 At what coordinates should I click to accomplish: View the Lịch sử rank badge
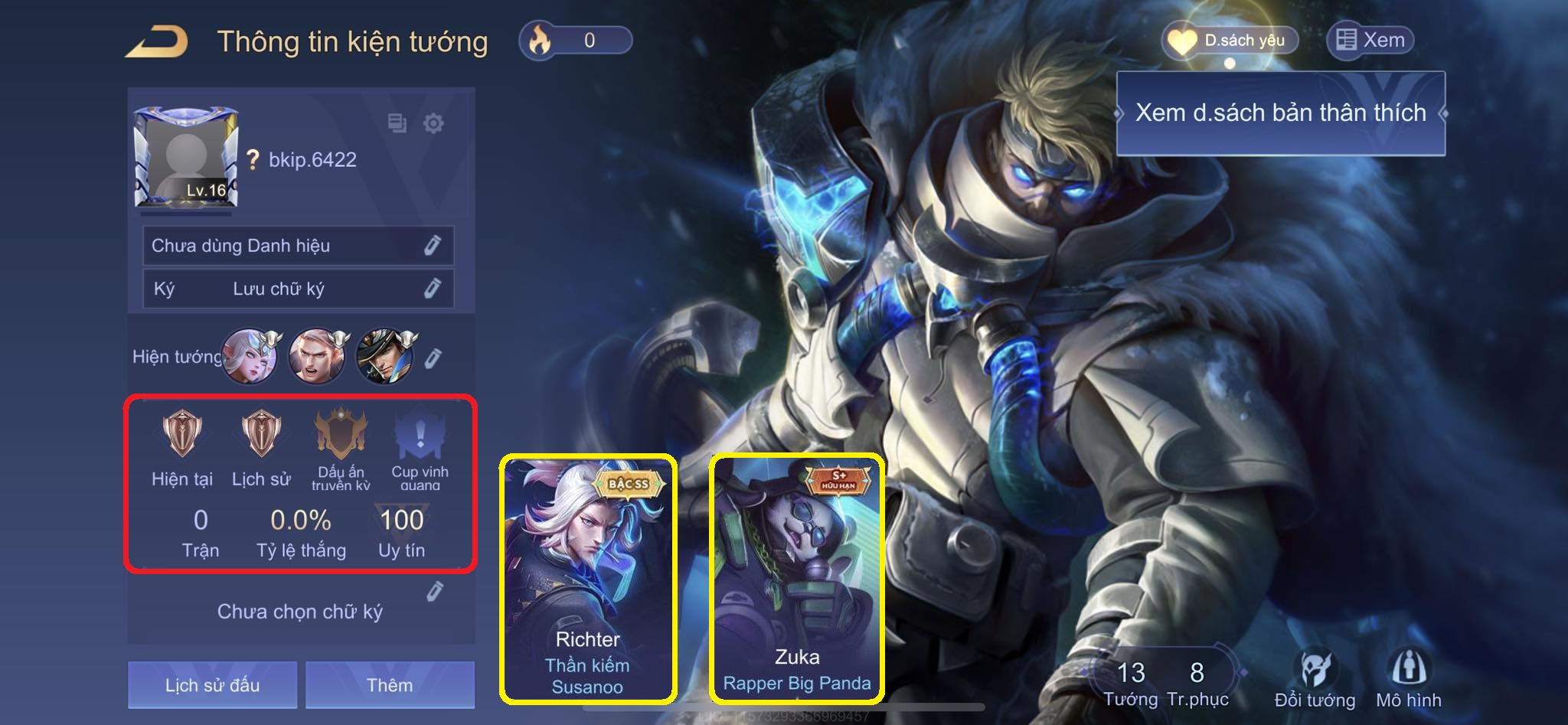pyautogui.click(x=261, y=434)
